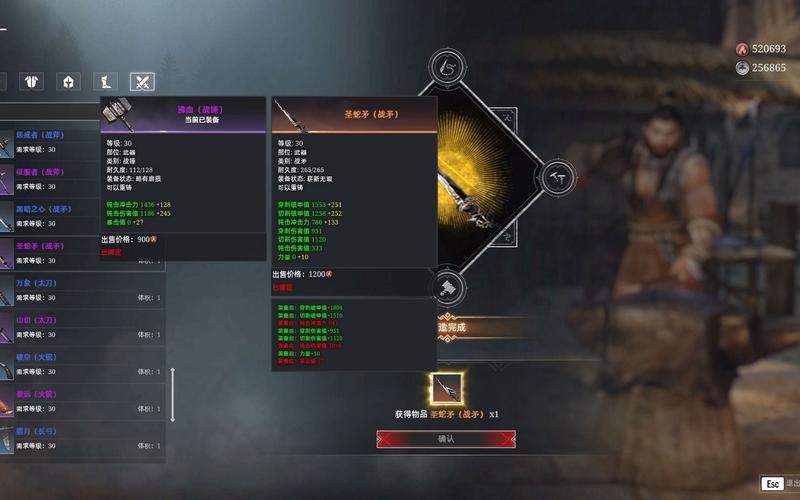Click the round icon atop the forge diamond
Screen dimensions: 800x500
tap(446, 67)
